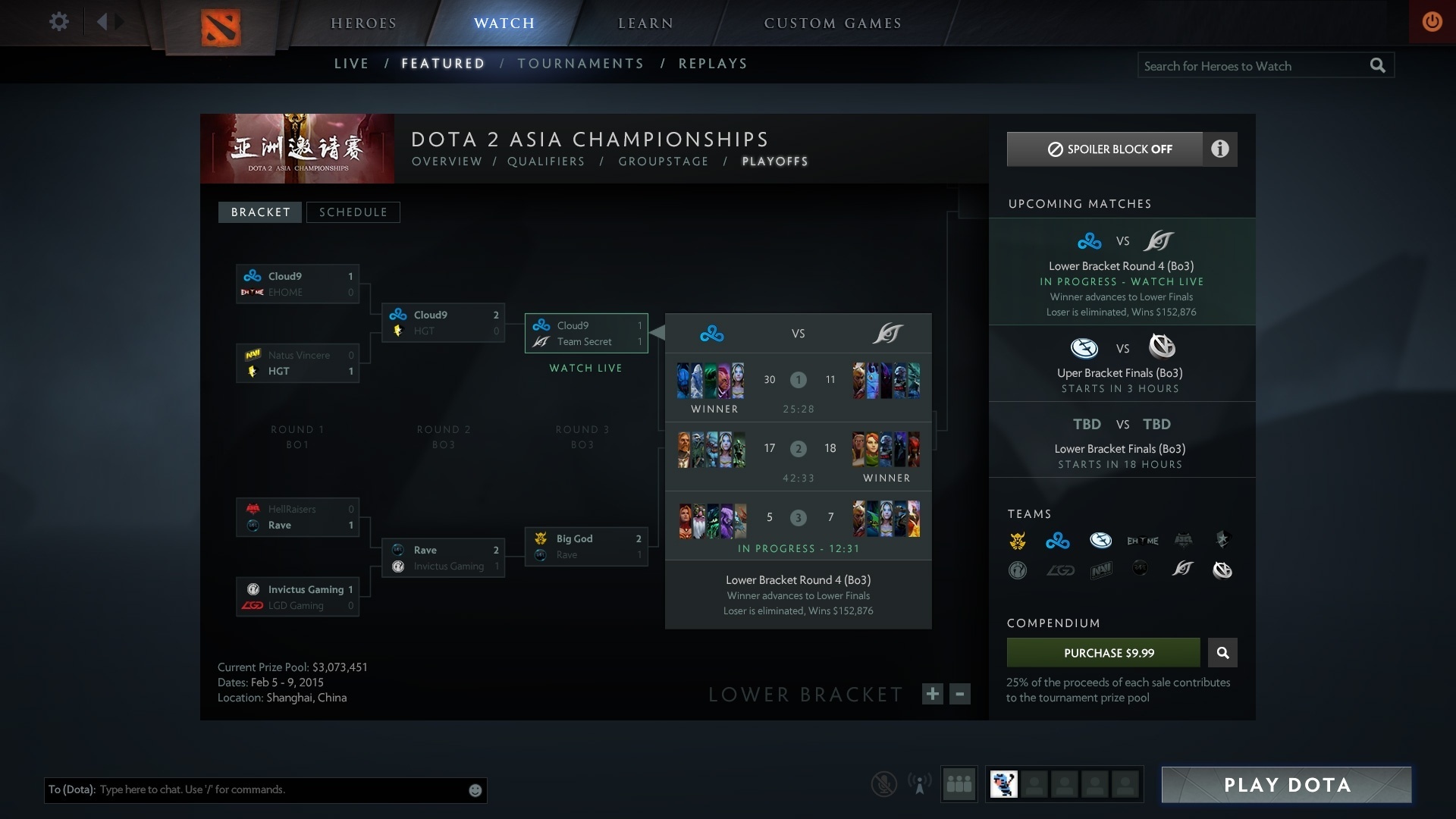The height and width of the screenshot is (819, 1456).
Task: Open spoiler info with the circular i icon
Action: (x=1221, y=149)
